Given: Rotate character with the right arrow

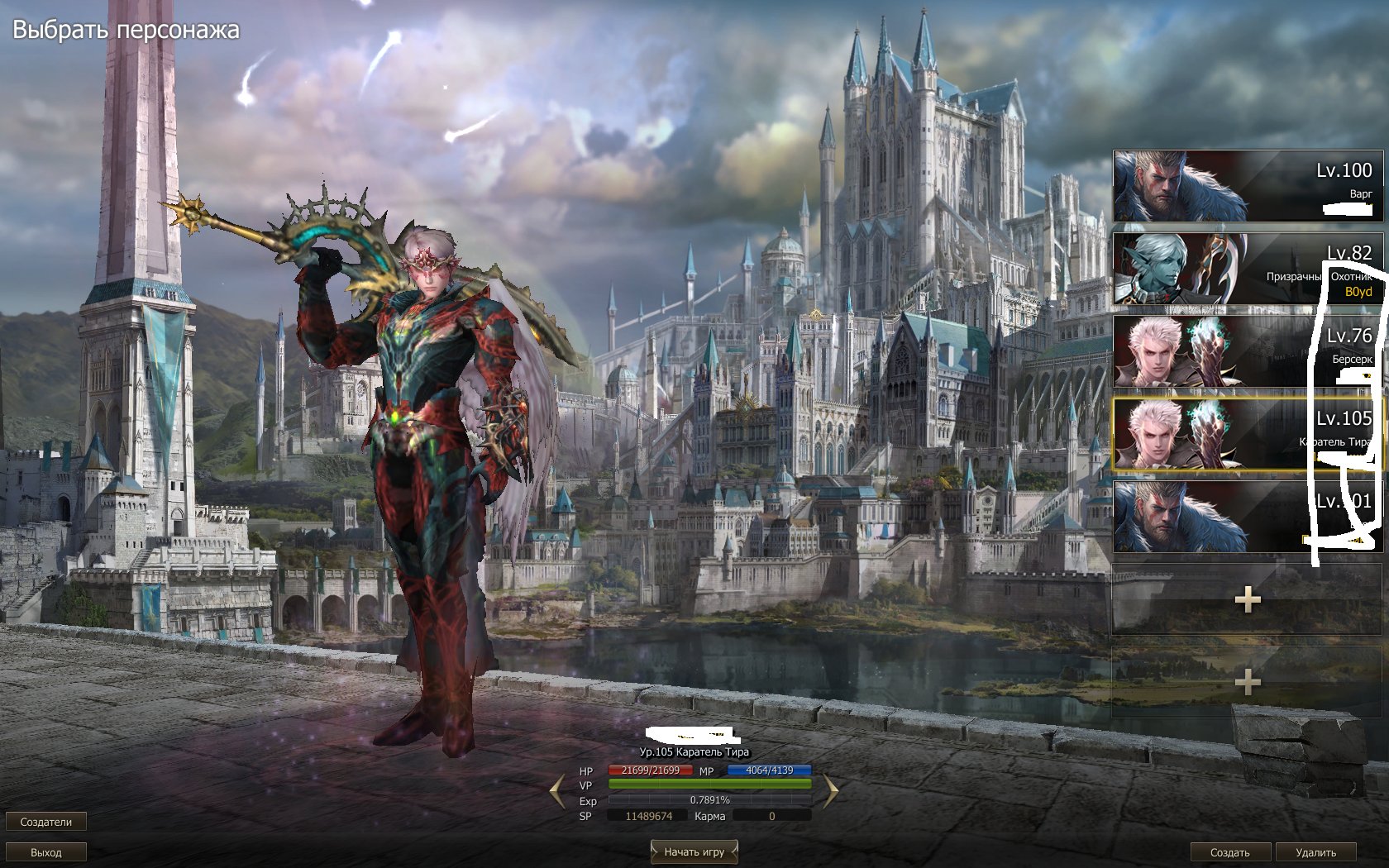Looking at the screenshot, I should coord(829,790).
